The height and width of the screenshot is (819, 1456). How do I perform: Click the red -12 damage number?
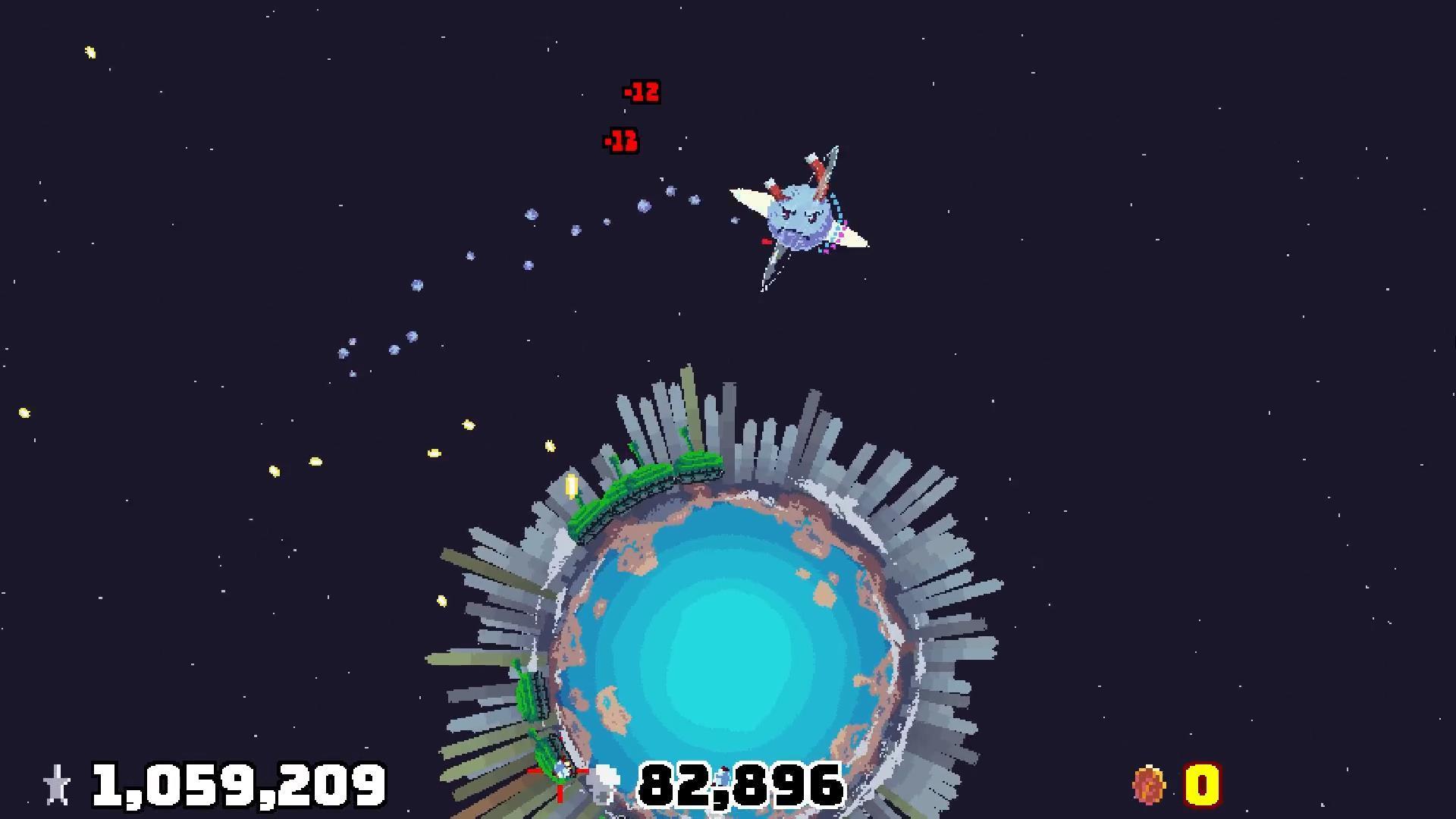click(641, 93)
